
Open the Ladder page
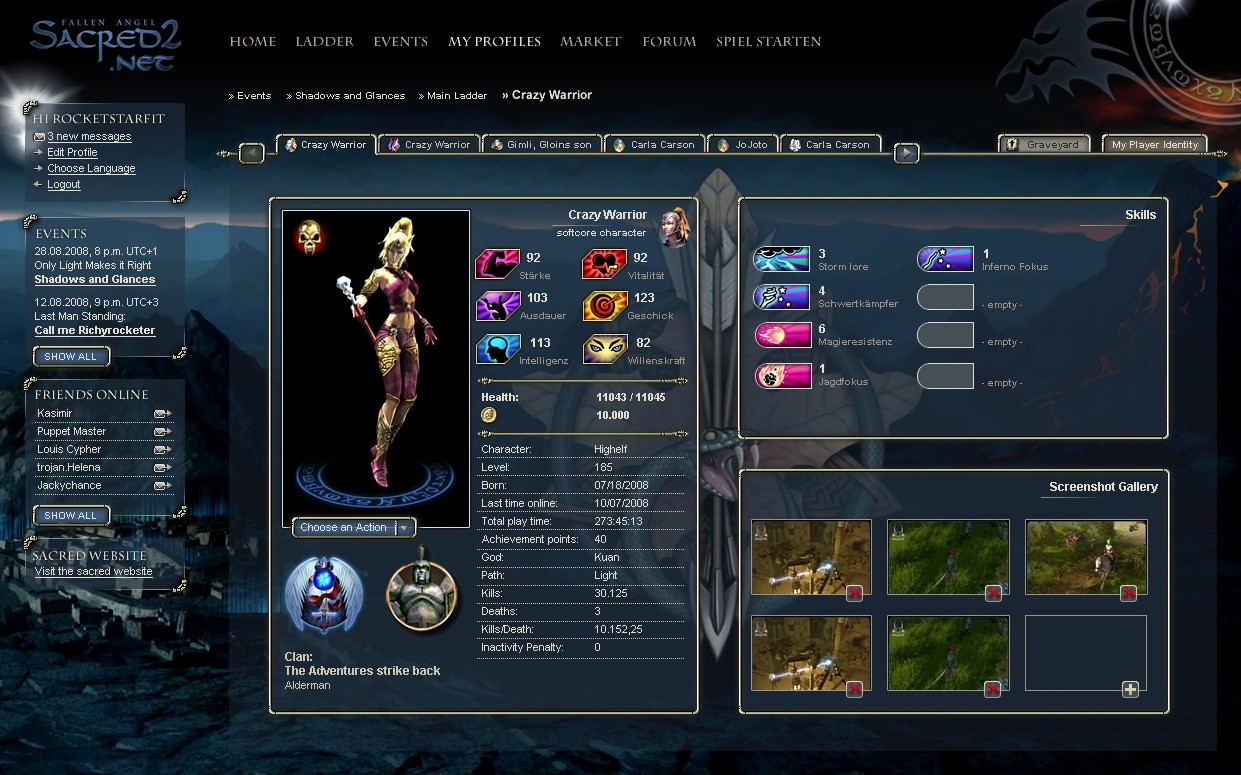[324, 42]
